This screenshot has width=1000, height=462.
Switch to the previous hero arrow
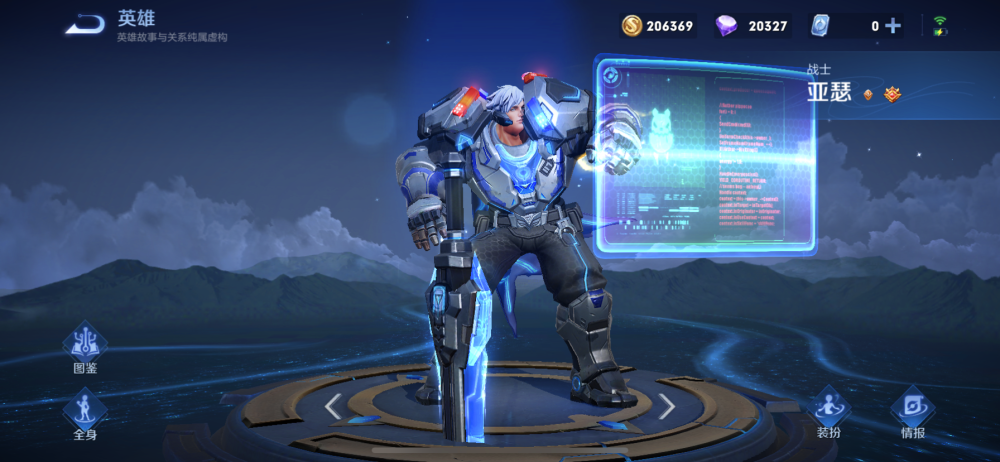pyautogui.click(x=334, y=405)
